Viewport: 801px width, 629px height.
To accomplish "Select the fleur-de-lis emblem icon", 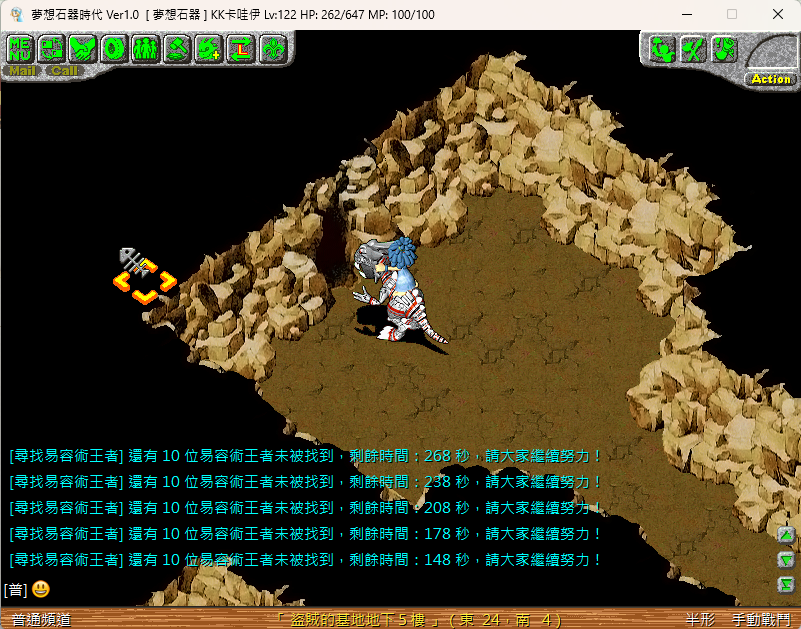I will [x=272, y=48].
